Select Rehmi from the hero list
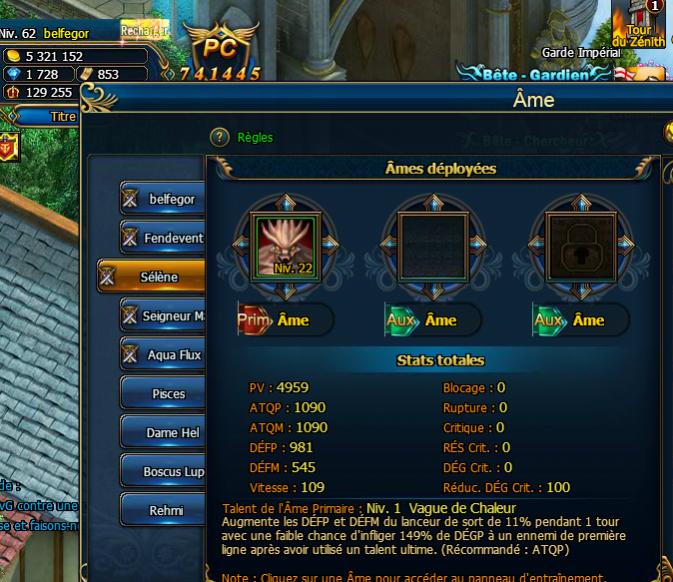This screenshot has width=673, height=582. click(164, 510)
